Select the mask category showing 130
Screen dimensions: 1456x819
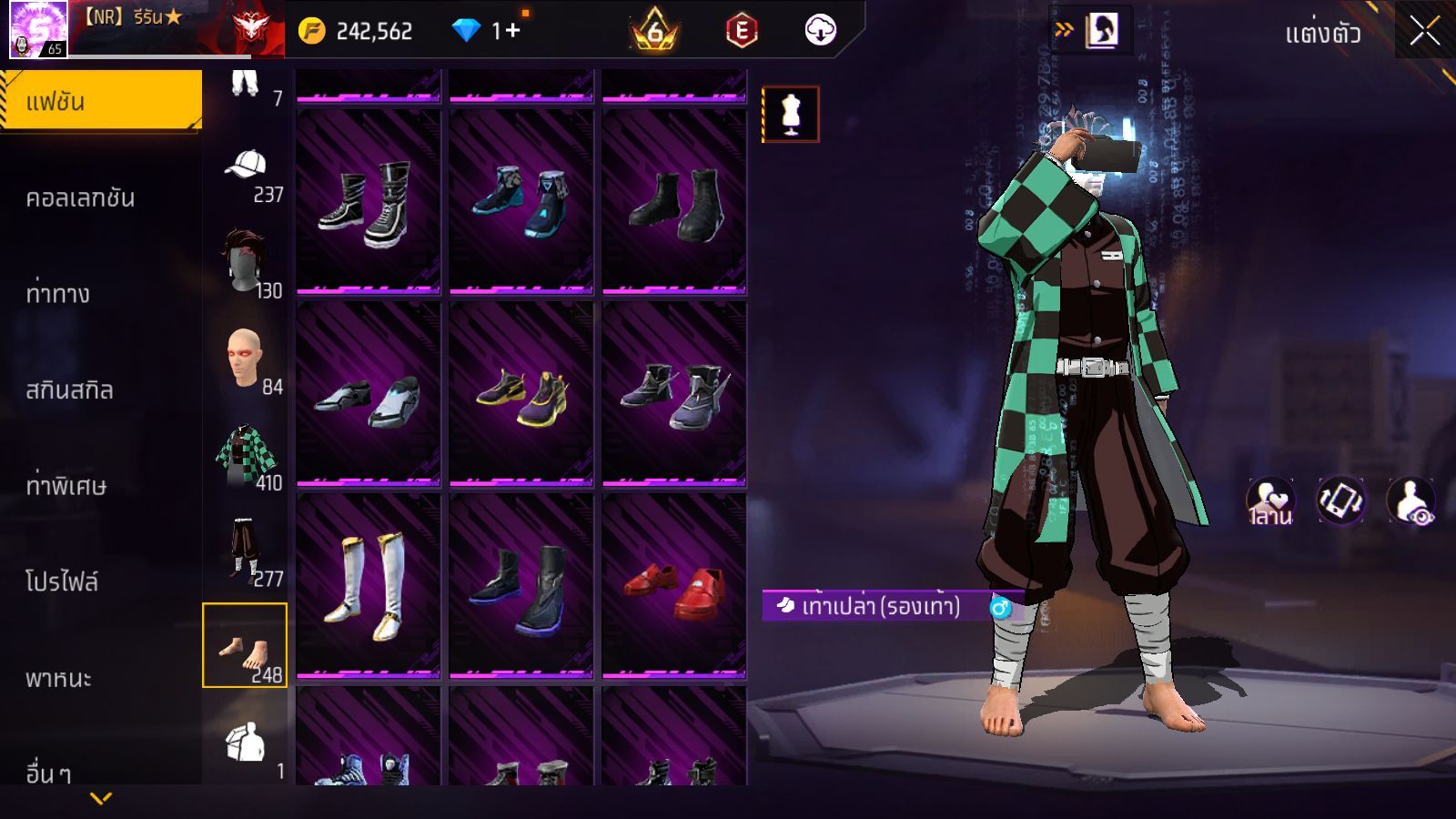tap(246, 263)
